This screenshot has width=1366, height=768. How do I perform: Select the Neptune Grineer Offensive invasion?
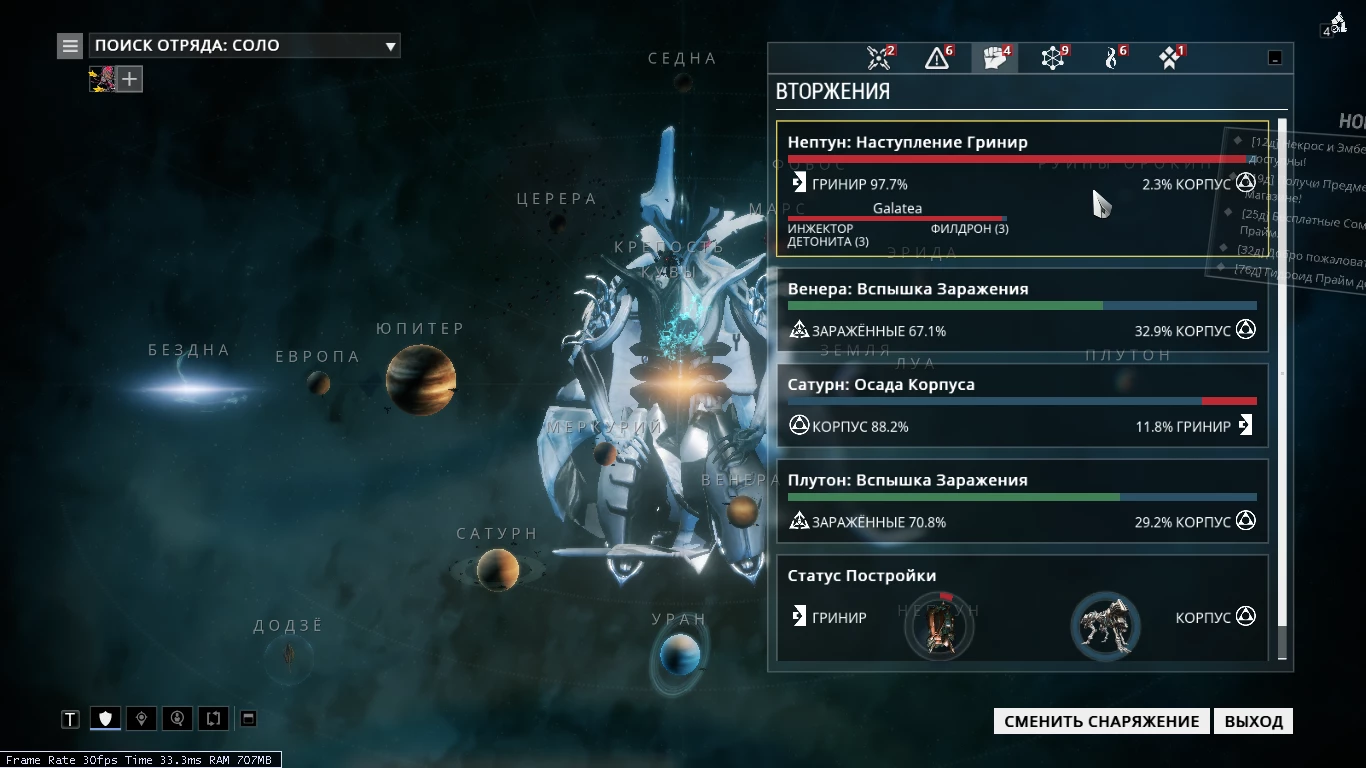point(1021,188)
